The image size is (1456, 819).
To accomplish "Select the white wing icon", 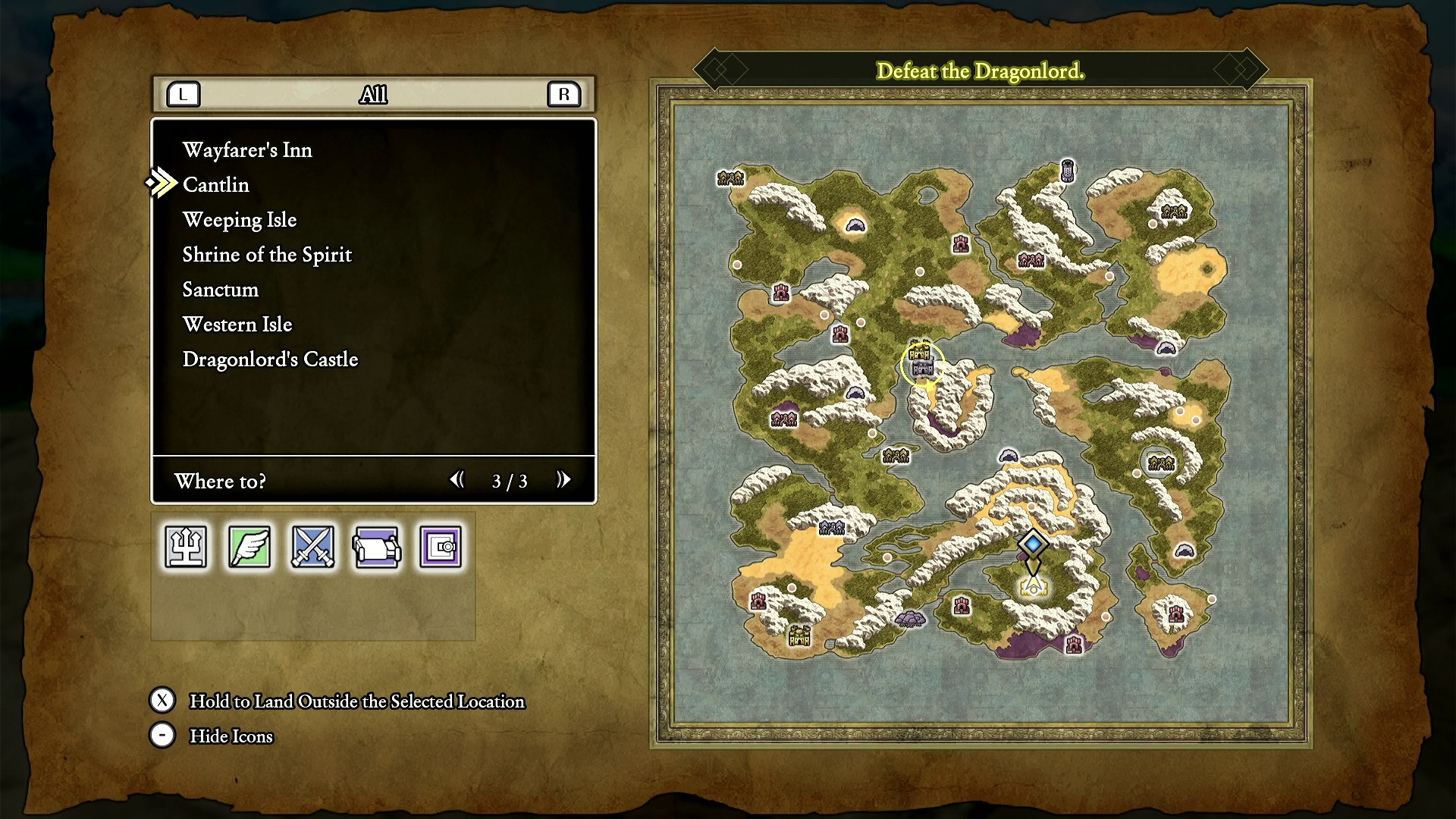I will click(x=249, y=547).
